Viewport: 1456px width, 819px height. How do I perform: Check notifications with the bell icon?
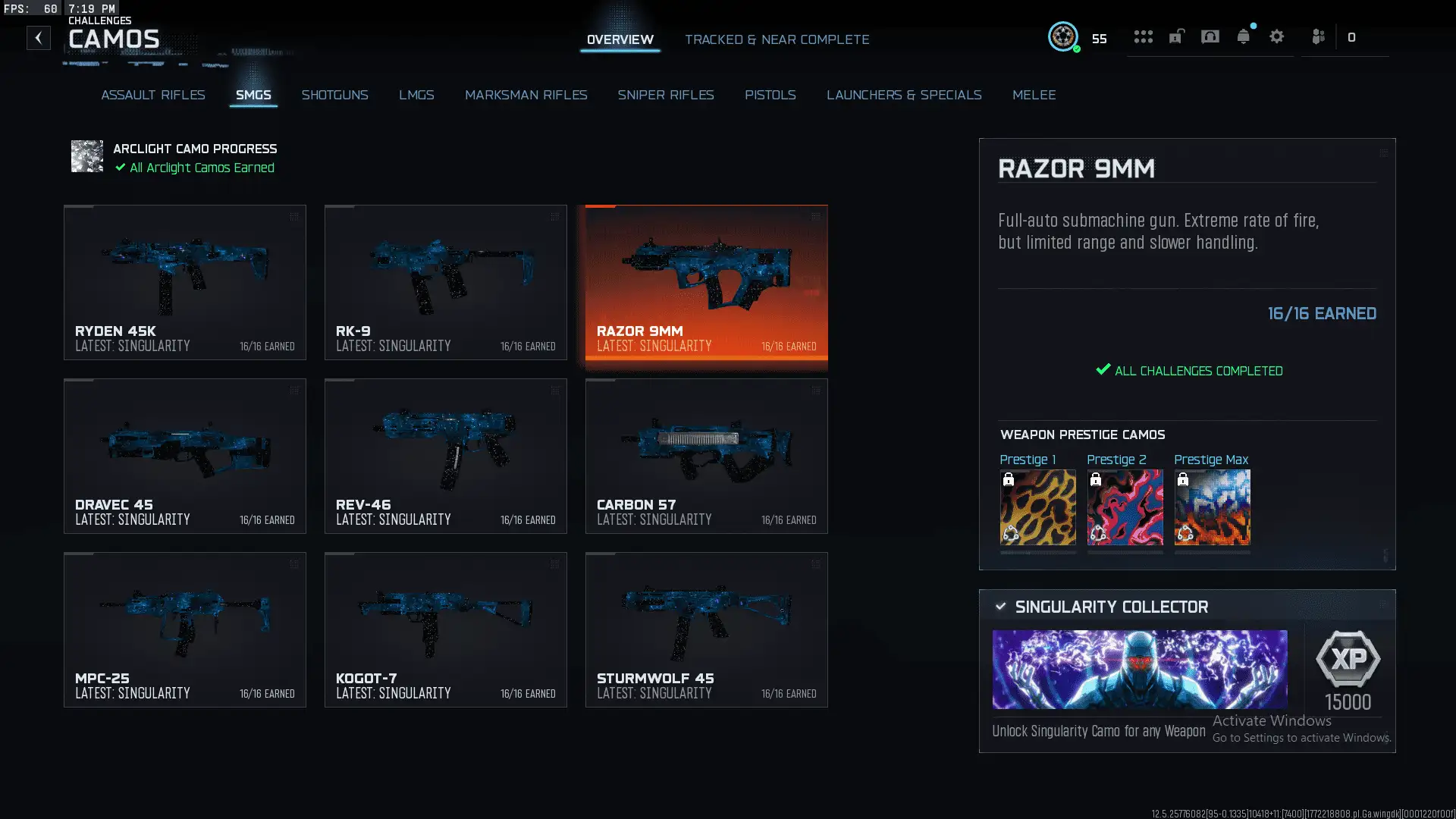coord(1243,36)
